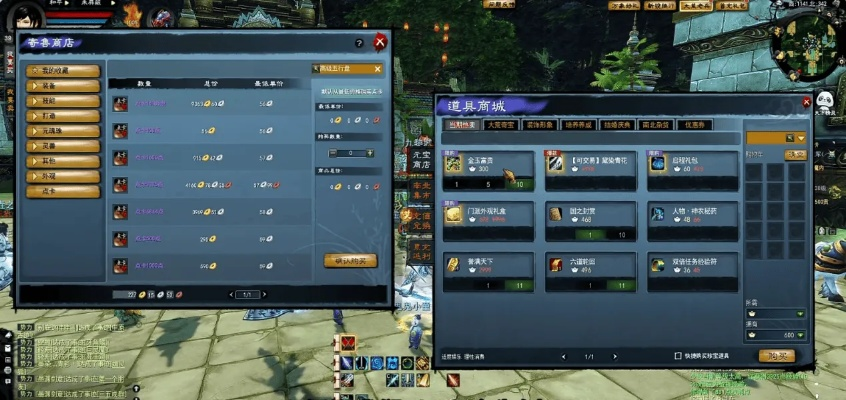Open the consignment shop help button

(x=359, y=43)
